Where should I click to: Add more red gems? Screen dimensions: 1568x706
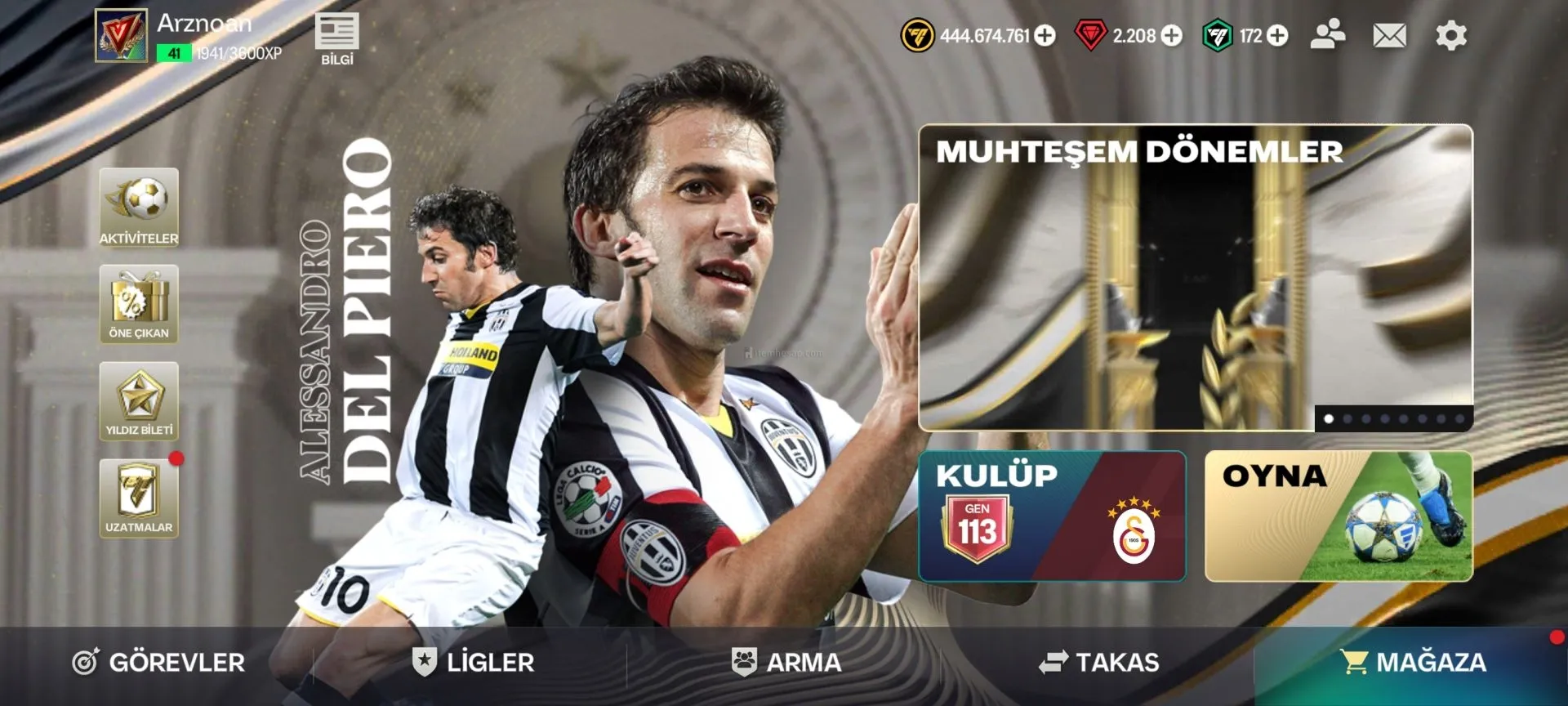[x=1172, y=35]
